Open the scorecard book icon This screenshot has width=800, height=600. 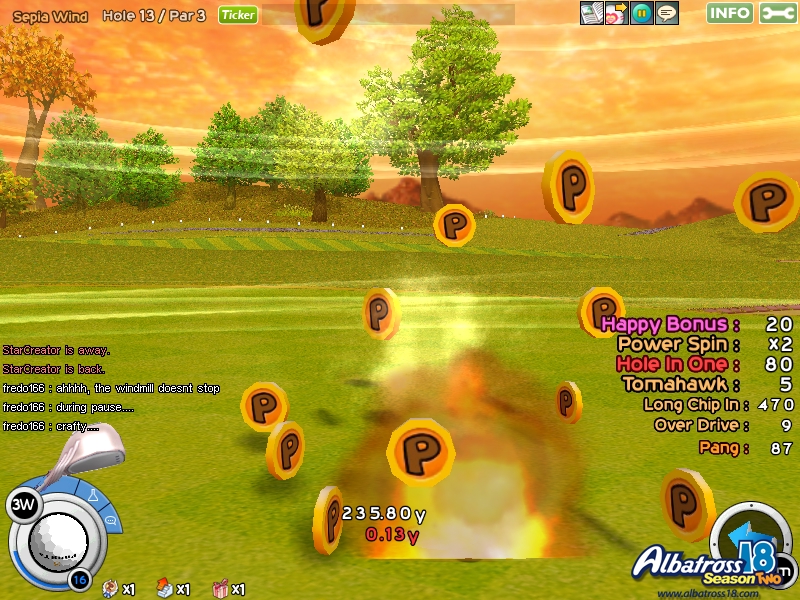[593, 13]
